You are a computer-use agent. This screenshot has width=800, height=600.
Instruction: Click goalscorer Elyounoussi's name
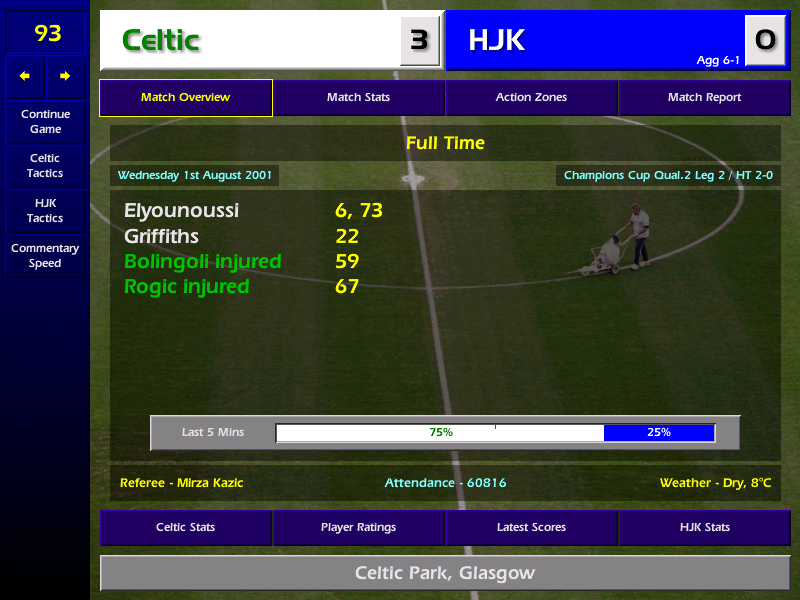pos(181,211)
